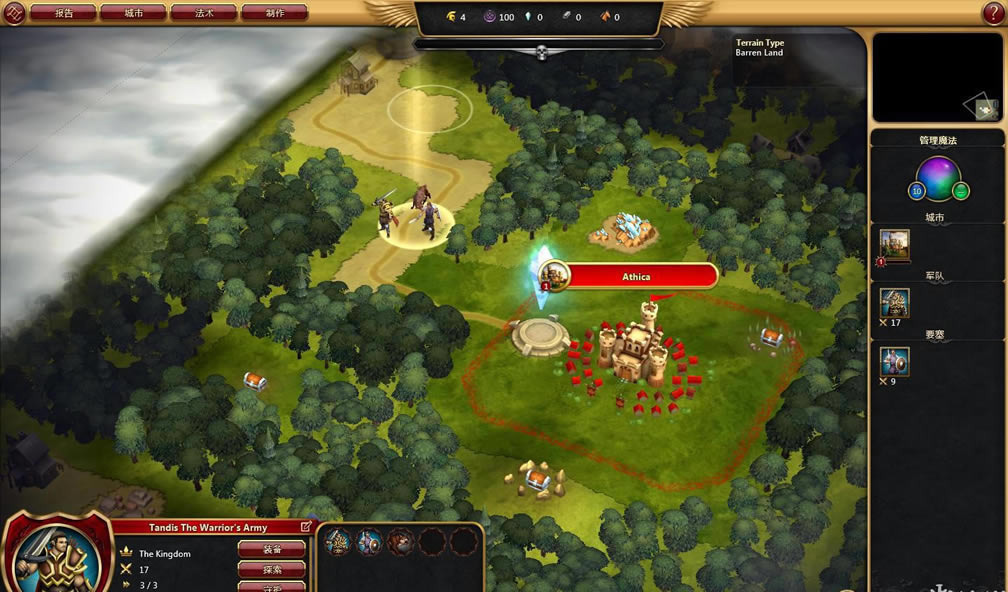Select the first army unit slot
The height and width of the screenshot is (592, 1008).
338,542
